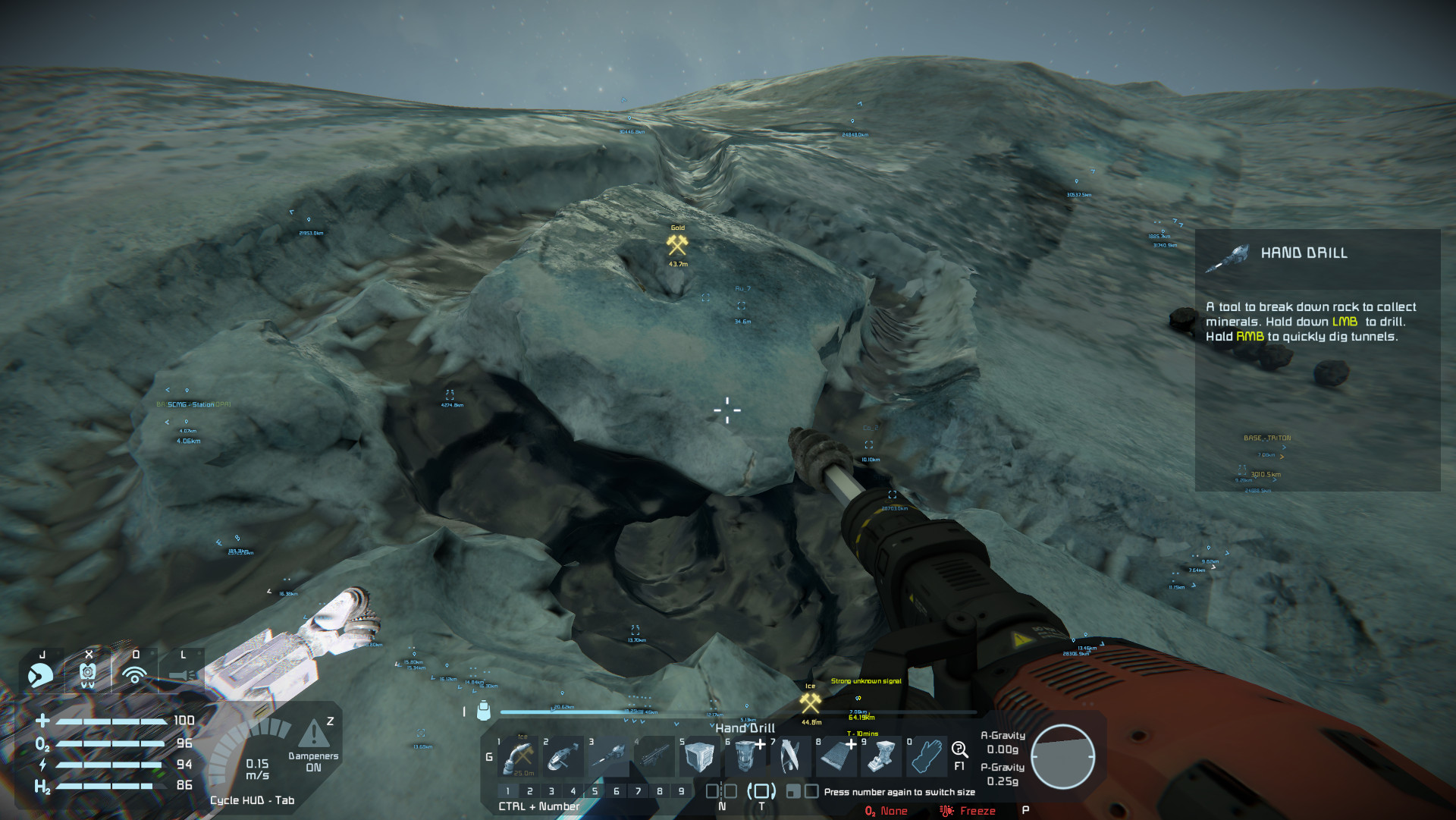Select the cylindrical block in slot 6
This screenshot has width=1456, height=820.
pyautogui.click(x=745, y=756)
